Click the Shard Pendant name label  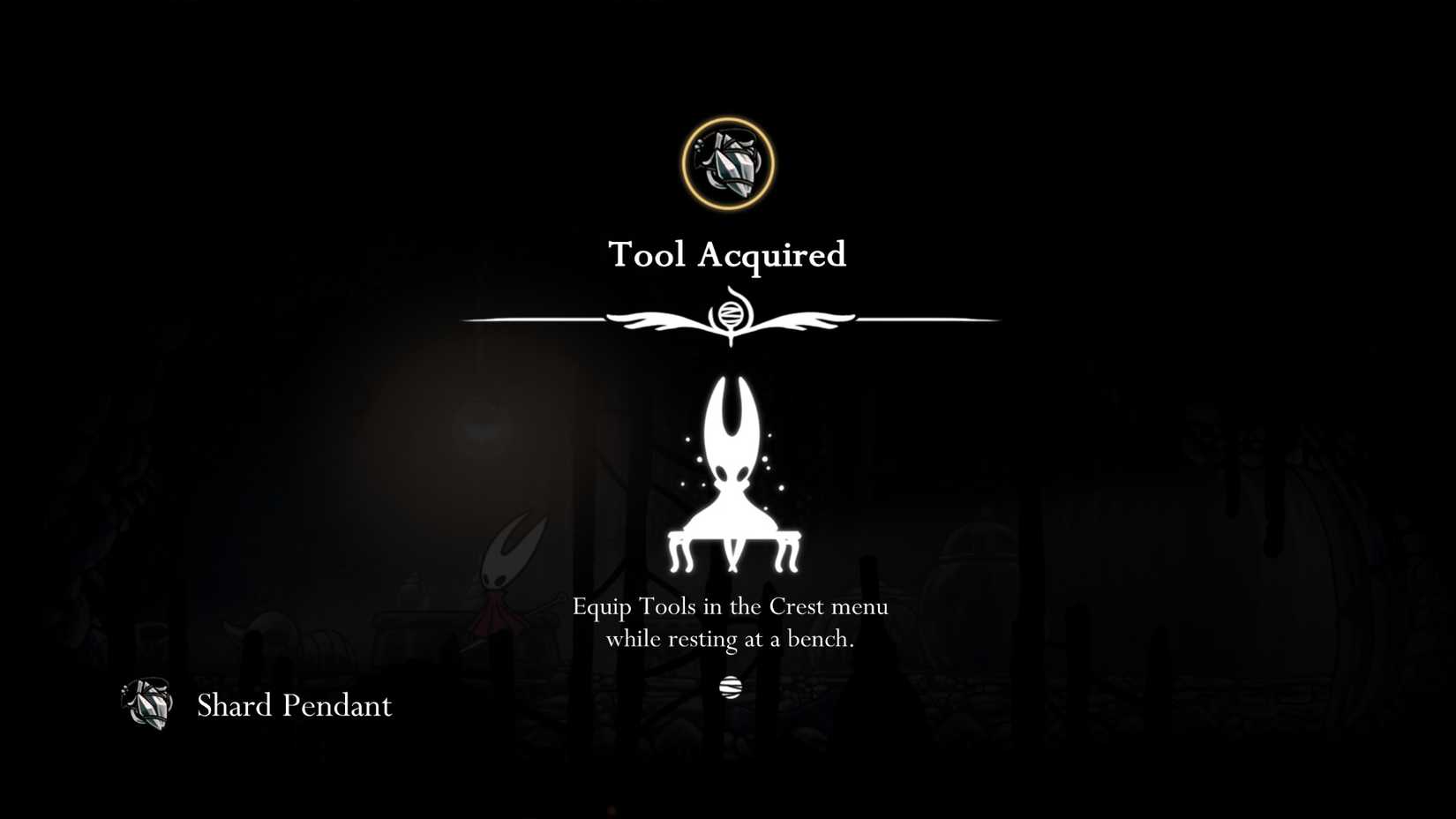tap(294, 705)
